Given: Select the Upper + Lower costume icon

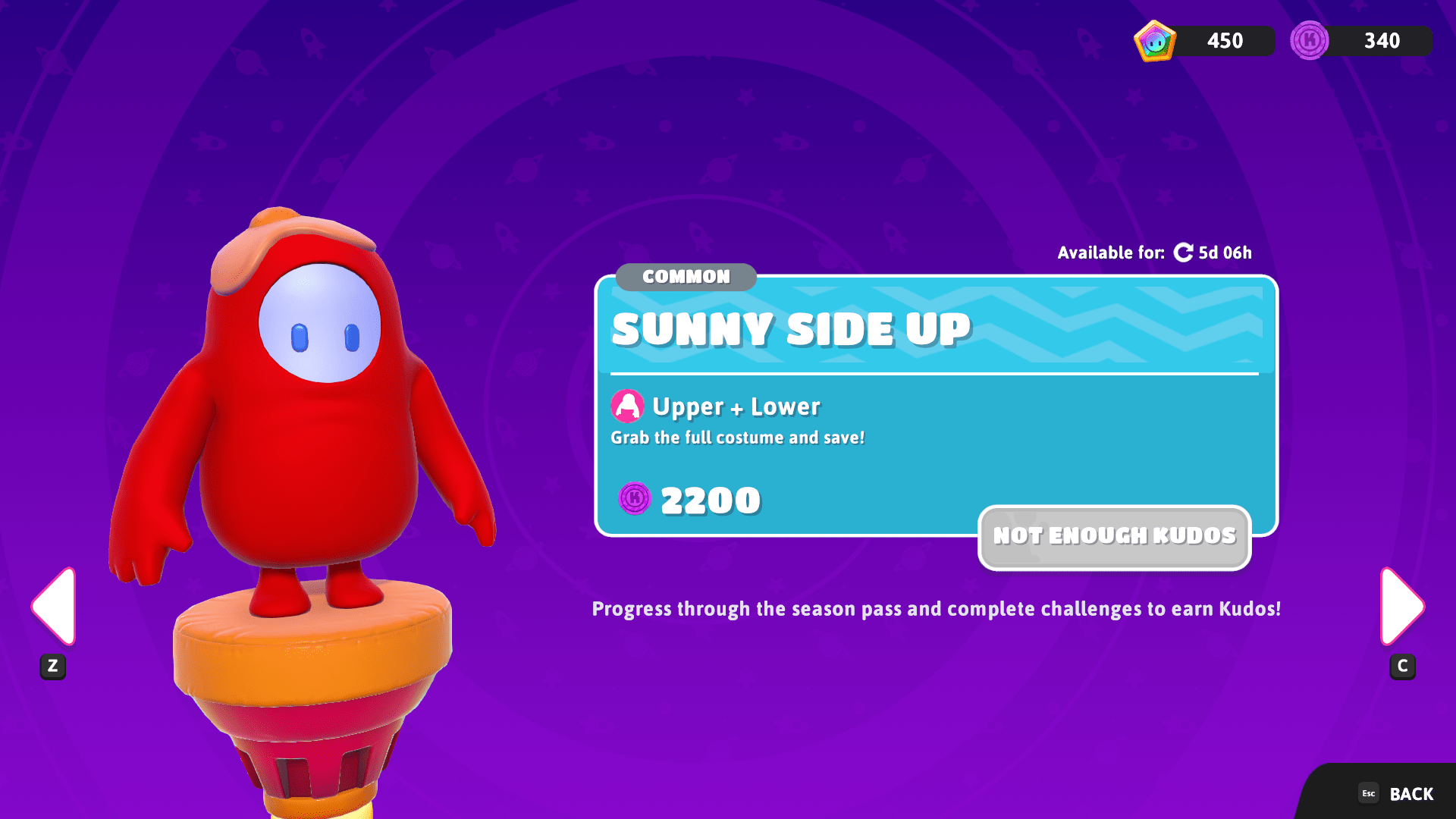Looking at the screenshot, I should [x=627, y=406].
